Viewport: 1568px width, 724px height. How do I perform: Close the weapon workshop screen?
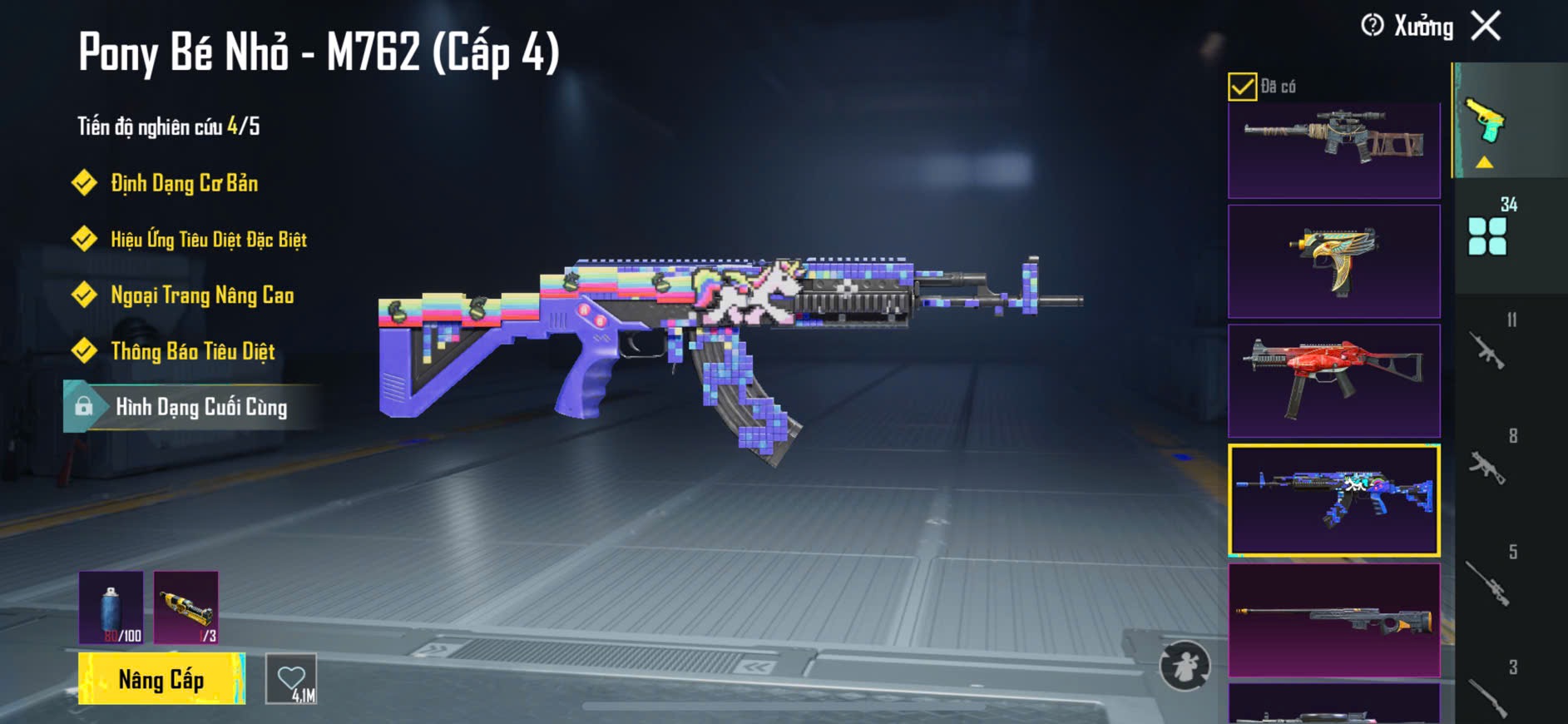(1486, 26)
